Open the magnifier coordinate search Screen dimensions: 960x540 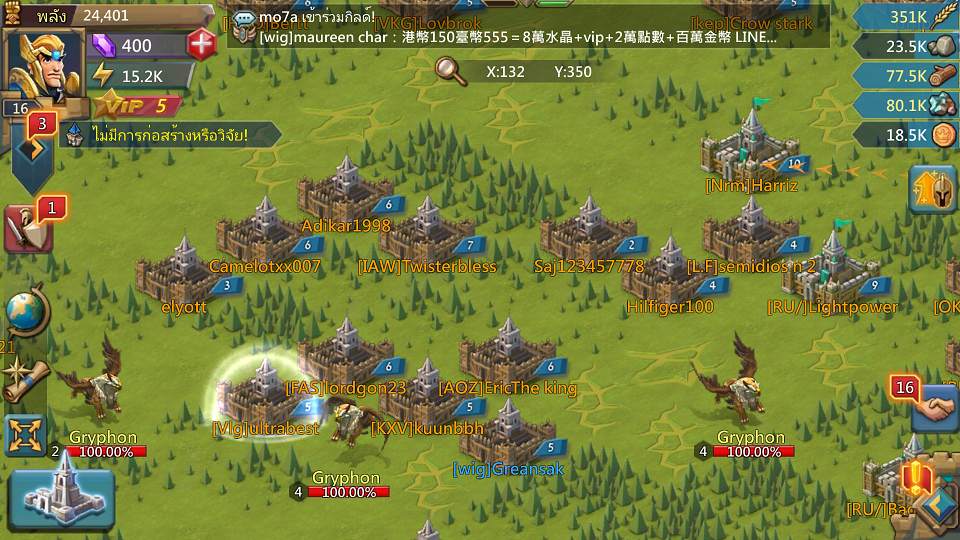click(451, 71)
